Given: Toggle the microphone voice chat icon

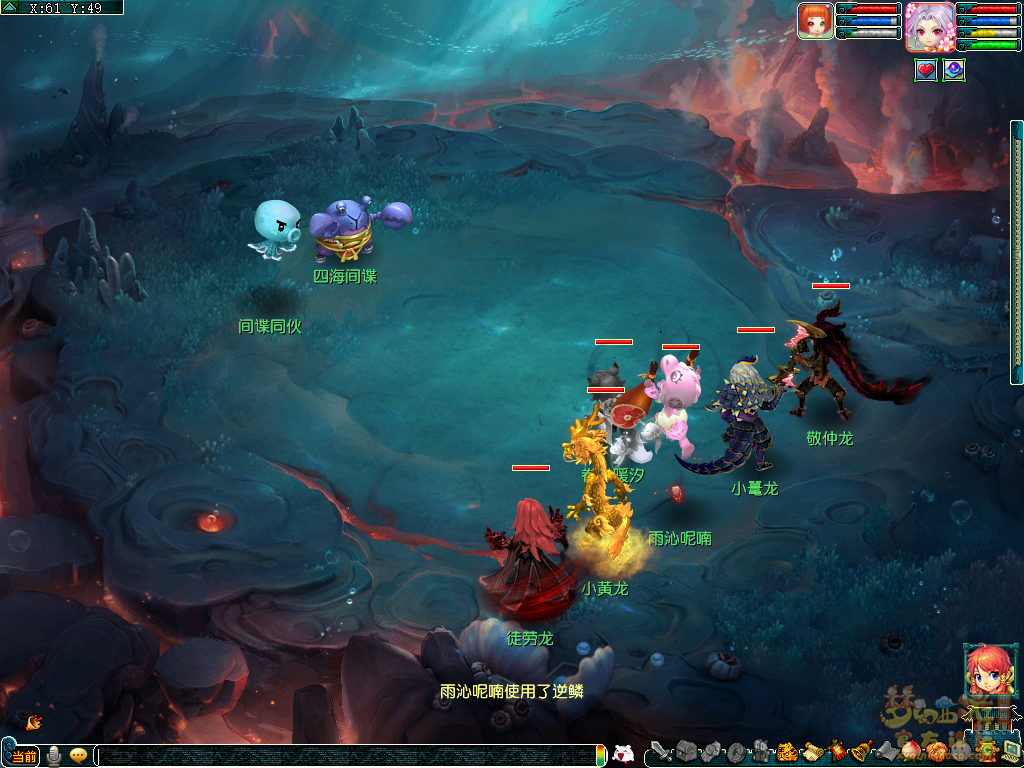Looking at the screenshot, I should point(54,756).
